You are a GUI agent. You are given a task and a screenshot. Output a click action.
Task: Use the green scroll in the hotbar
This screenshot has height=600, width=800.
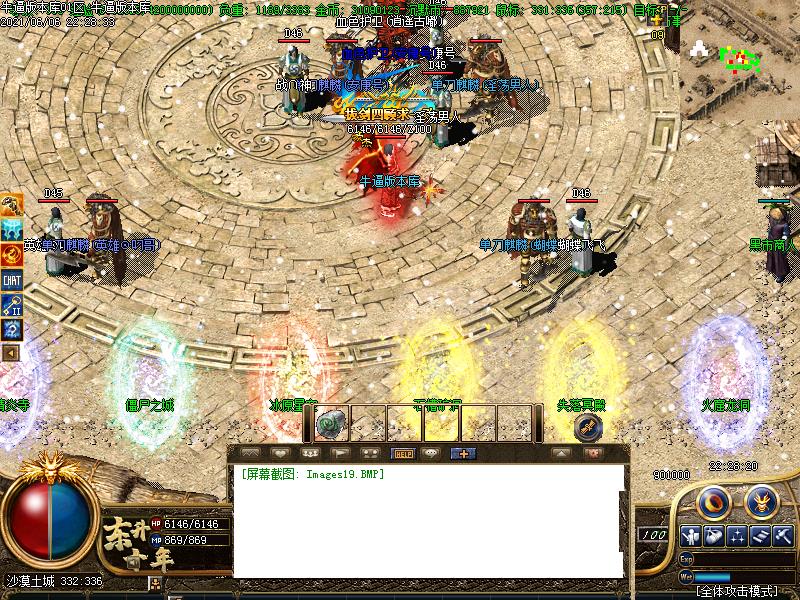(330, 424)
